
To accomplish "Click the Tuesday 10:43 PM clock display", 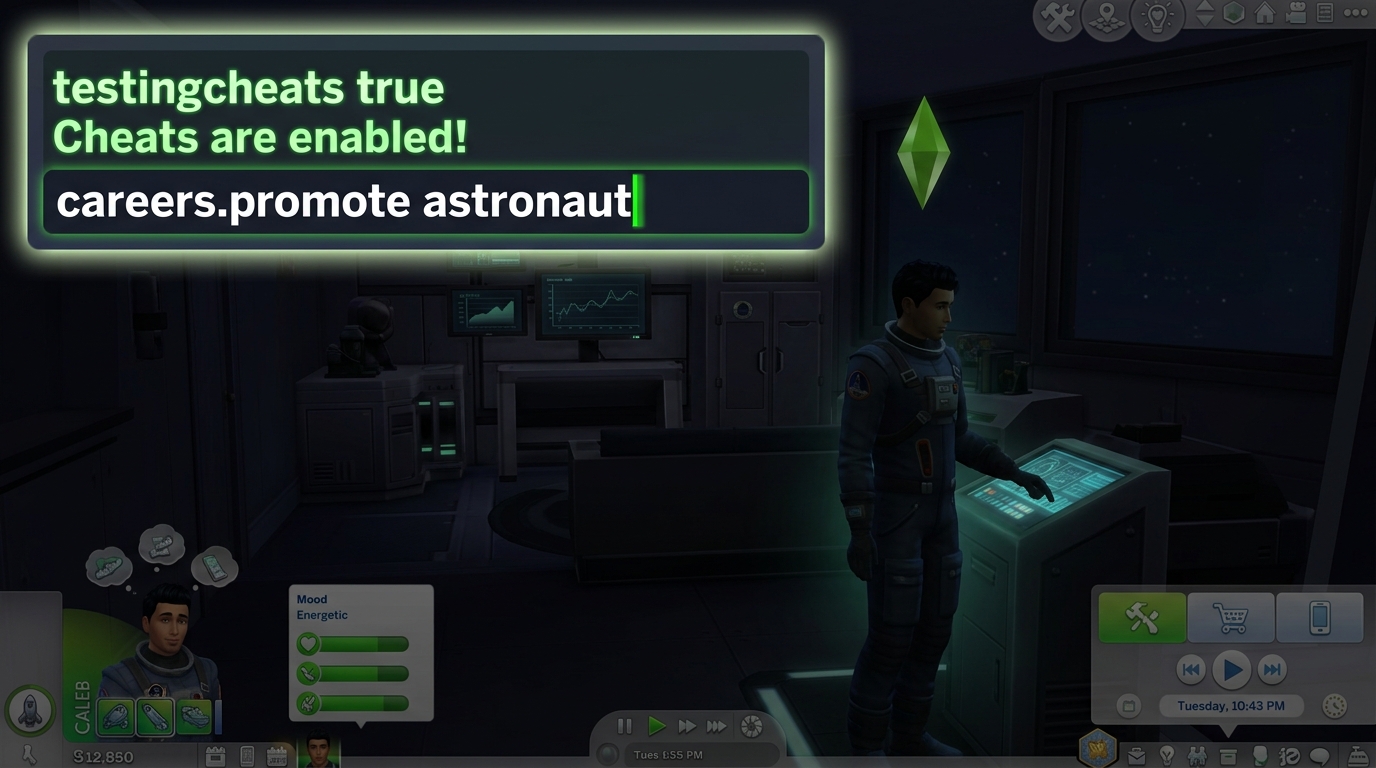I will [1231, 705].
